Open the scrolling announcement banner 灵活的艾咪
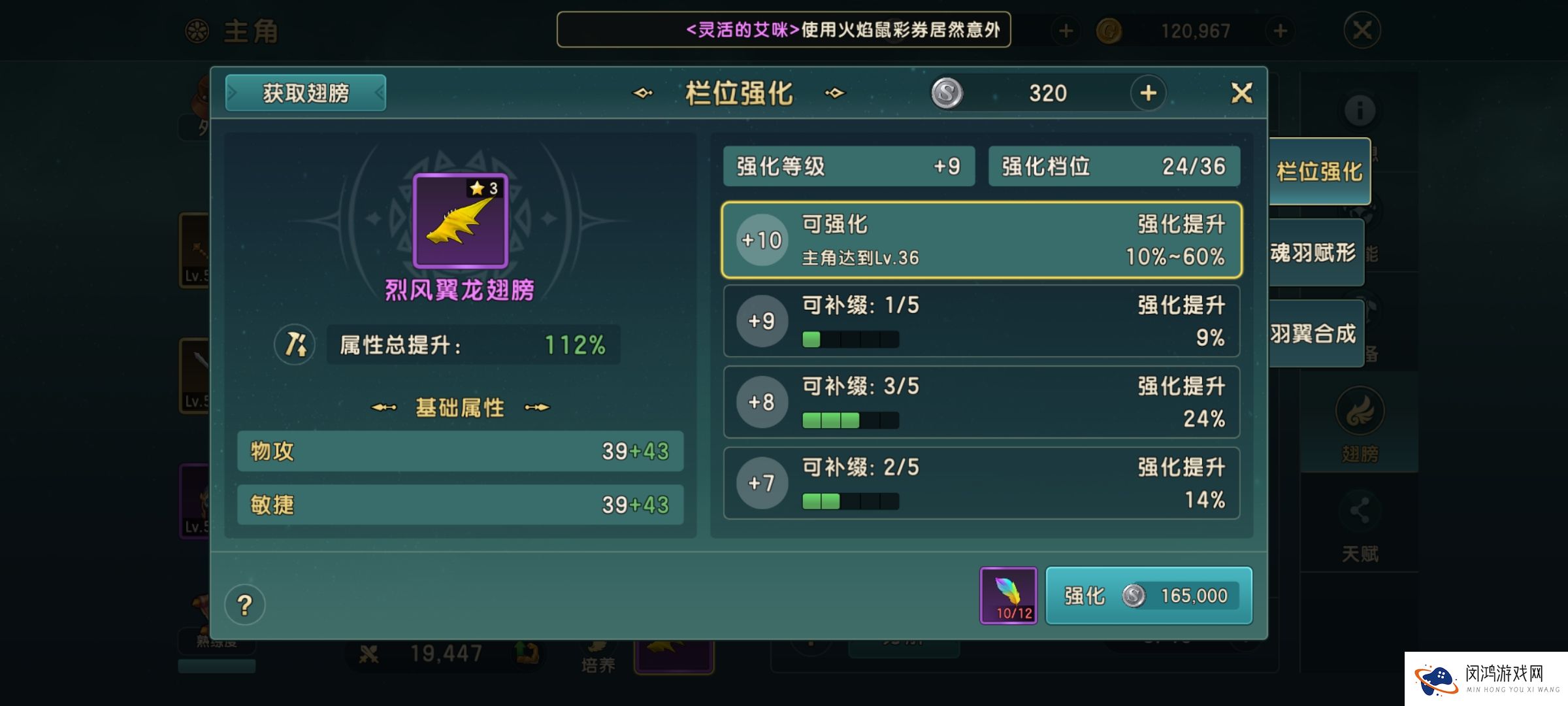The width and height of the screenshot is (1568, 706). click(784, 30)
